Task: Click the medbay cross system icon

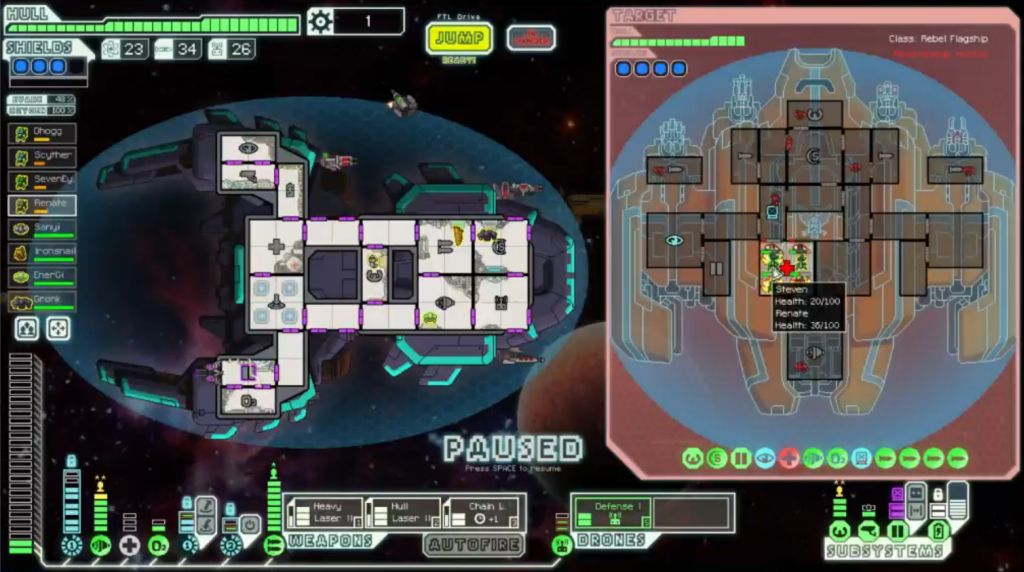Action: pyautogui.click(x=129, y=546)
